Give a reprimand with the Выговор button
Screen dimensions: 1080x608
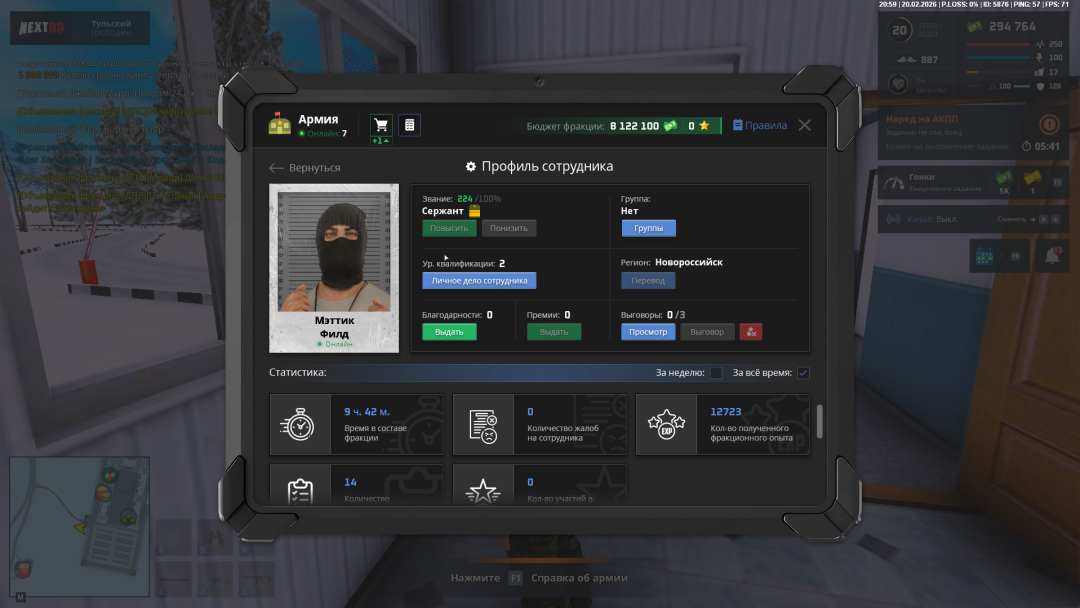[x=707, y=332]
